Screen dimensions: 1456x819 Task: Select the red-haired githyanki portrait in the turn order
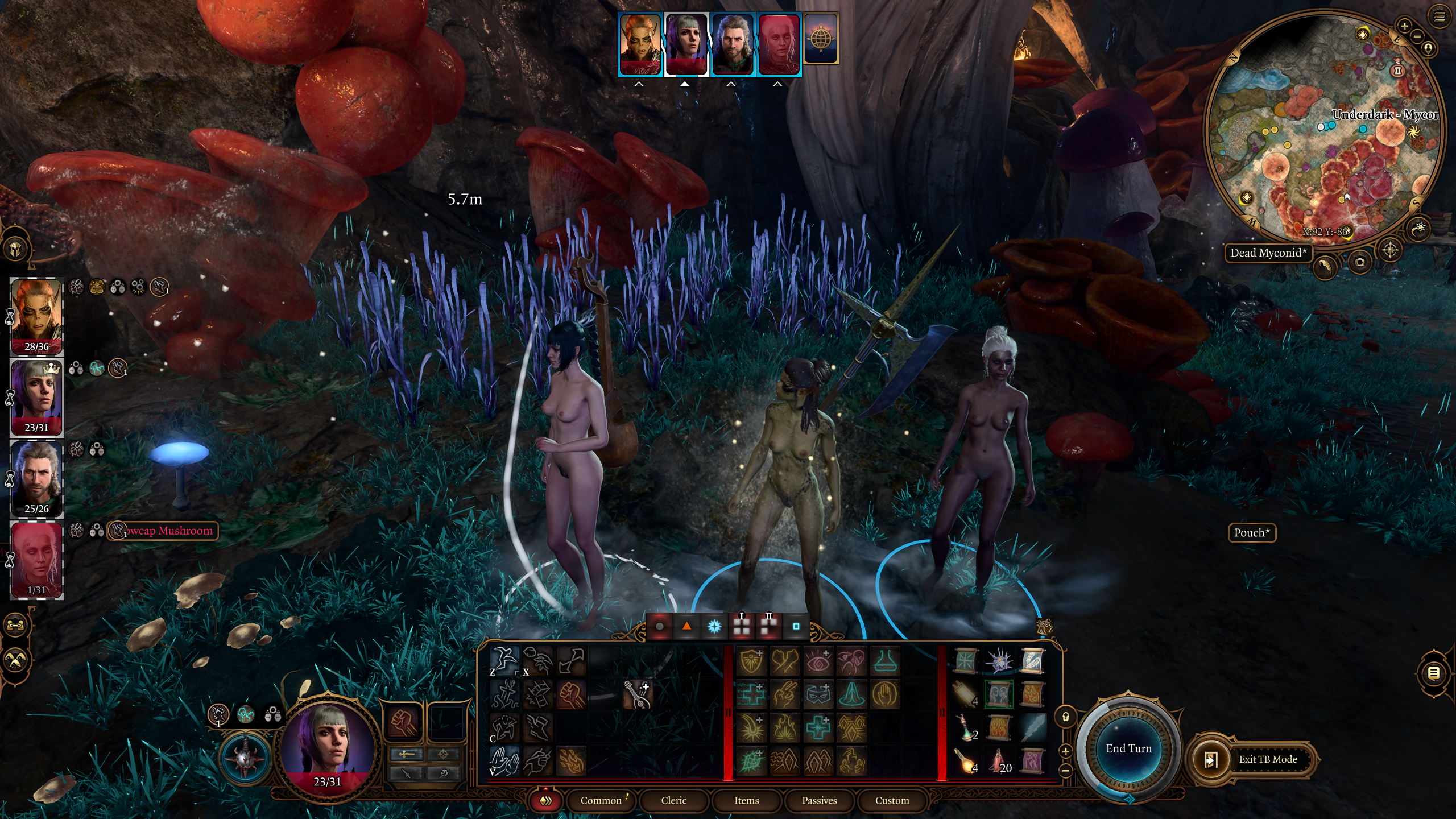(x=640, y=44)
